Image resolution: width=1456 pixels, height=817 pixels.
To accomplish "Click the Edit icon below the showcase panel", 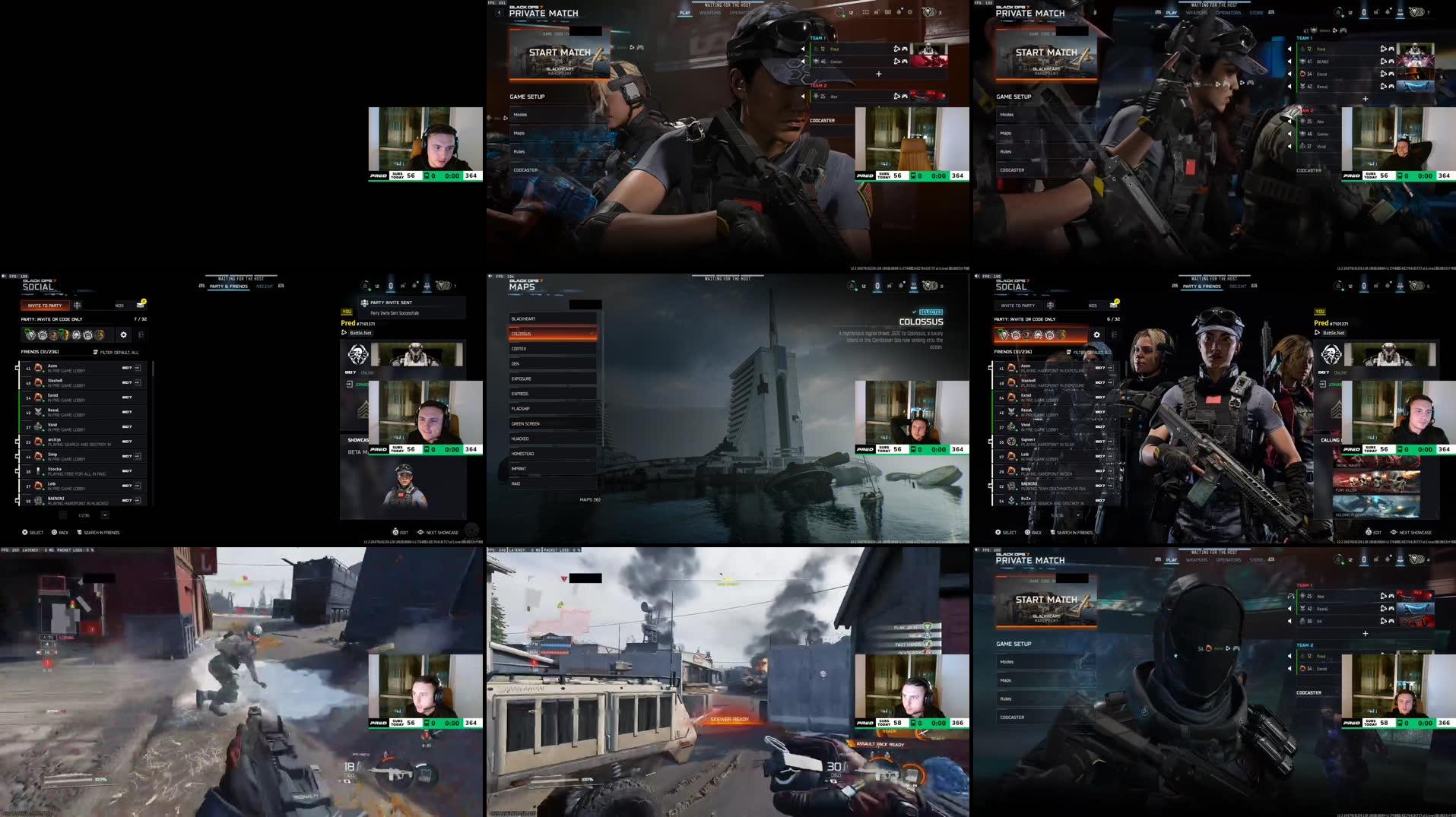I will (396, 533).
